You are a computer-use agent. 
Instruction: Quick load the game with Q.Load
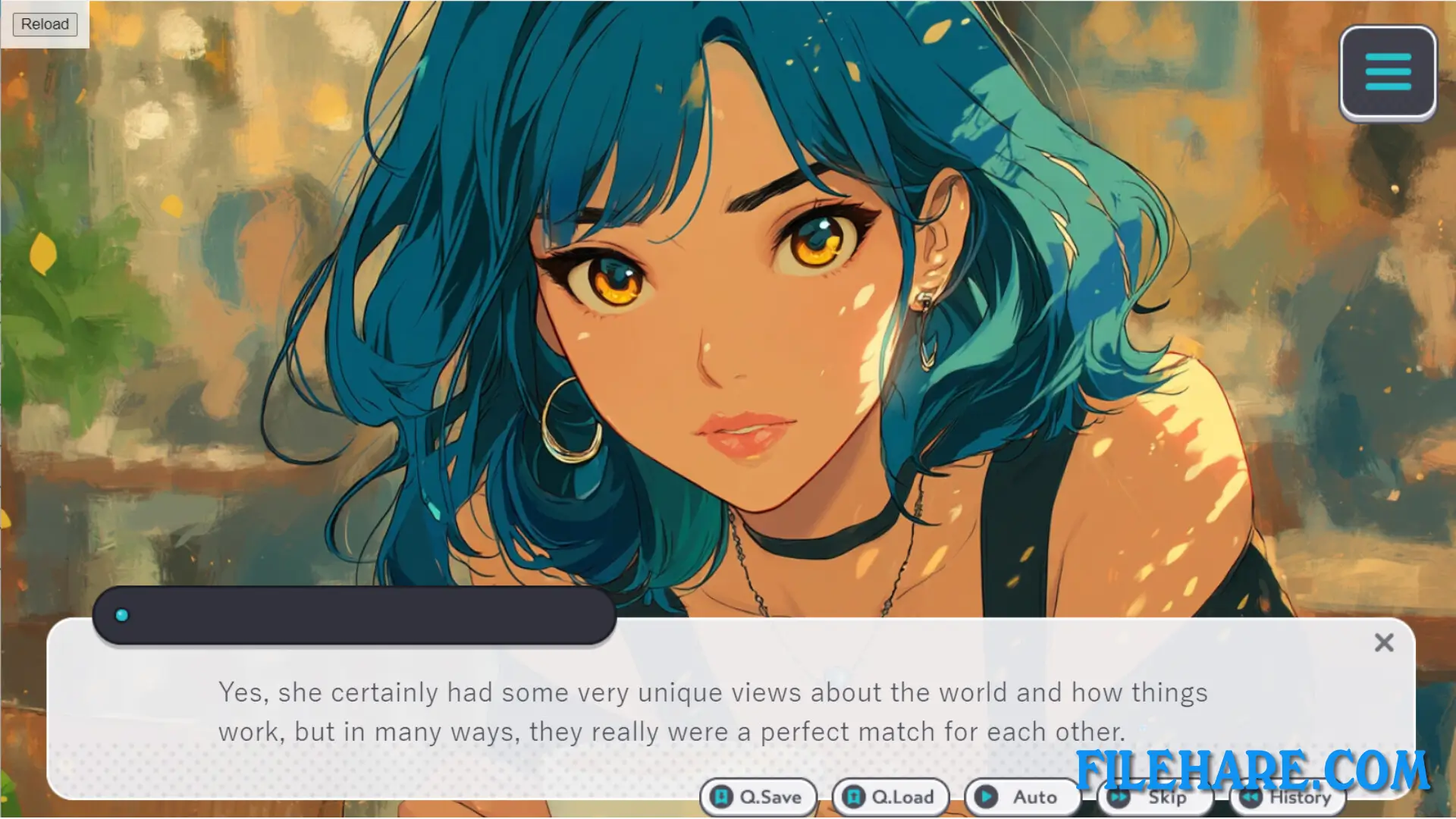pyautogui.click(x=890, y=797)
